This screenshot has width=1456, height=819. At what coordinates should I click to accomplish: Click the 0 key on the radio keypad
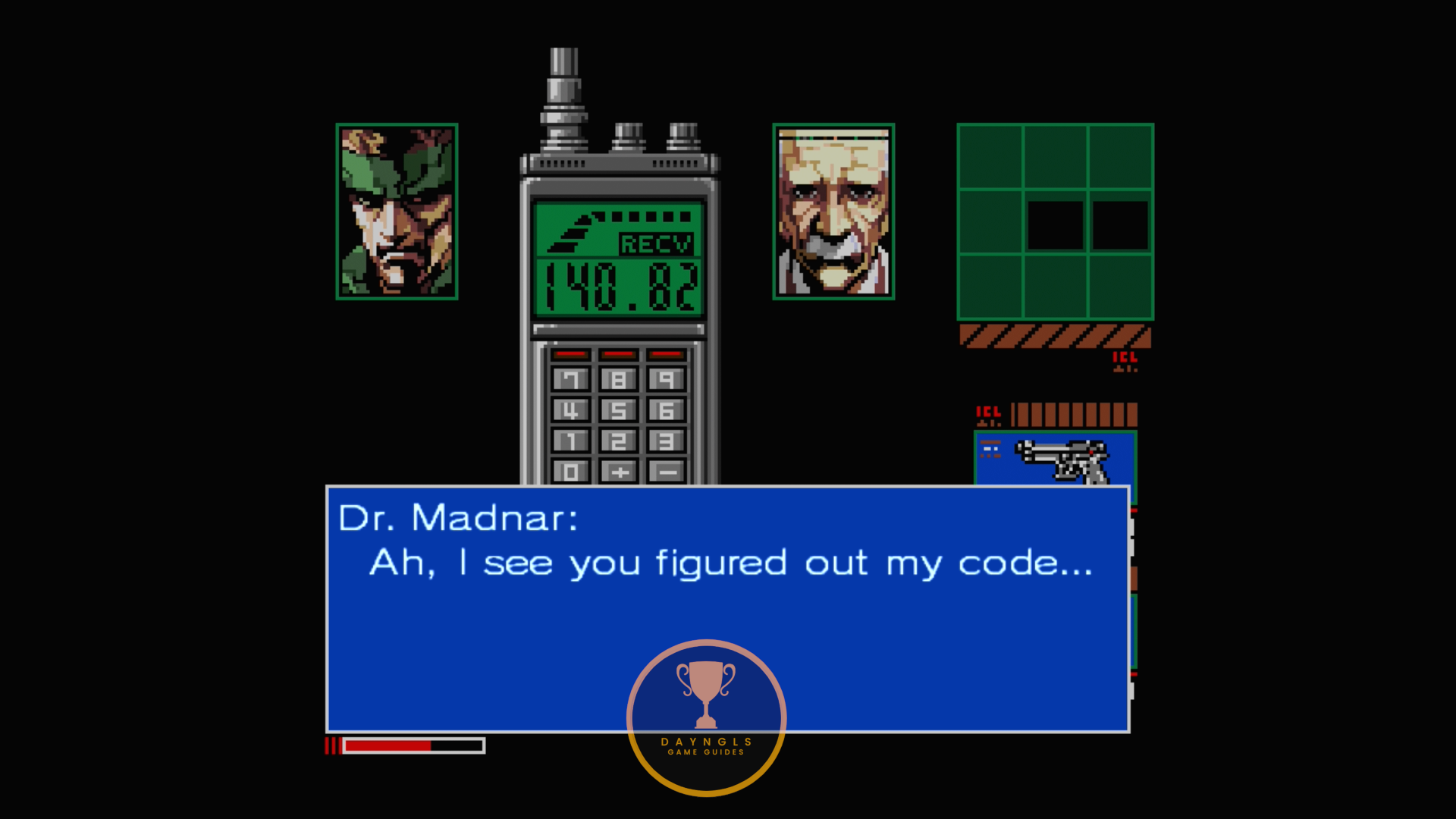[571, 472]
